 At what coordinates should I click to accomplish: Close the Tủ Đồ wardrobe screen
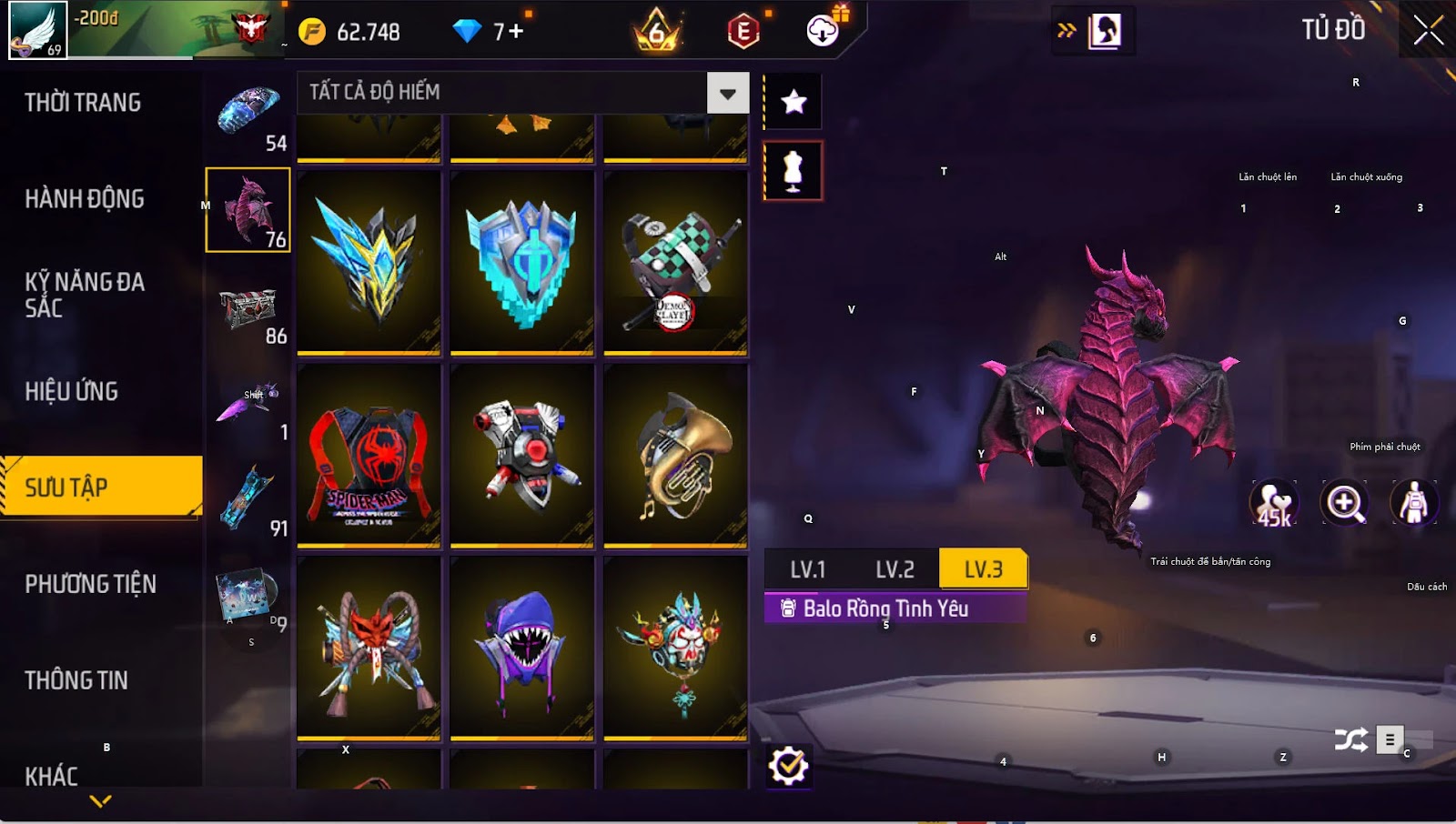click(1428, 31)
